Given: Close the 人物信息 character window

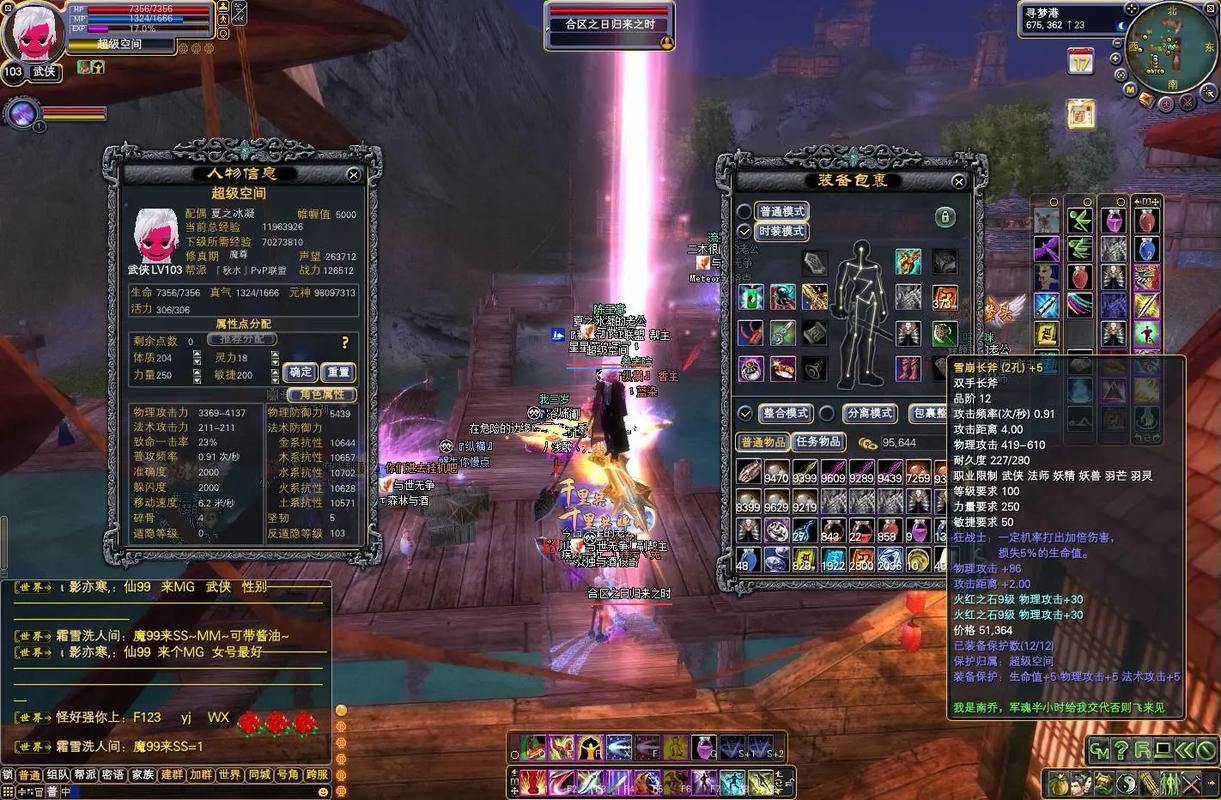Looking at the screenshot, I should [x=353, y=174].
